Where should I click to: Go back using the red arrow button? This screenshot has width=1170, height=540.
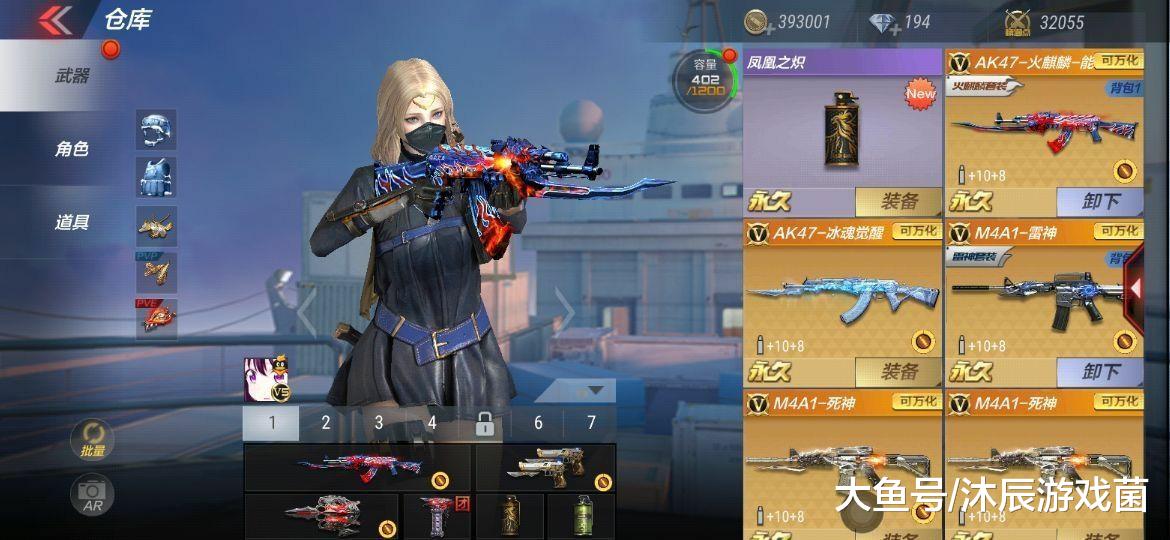click(56, 20)
